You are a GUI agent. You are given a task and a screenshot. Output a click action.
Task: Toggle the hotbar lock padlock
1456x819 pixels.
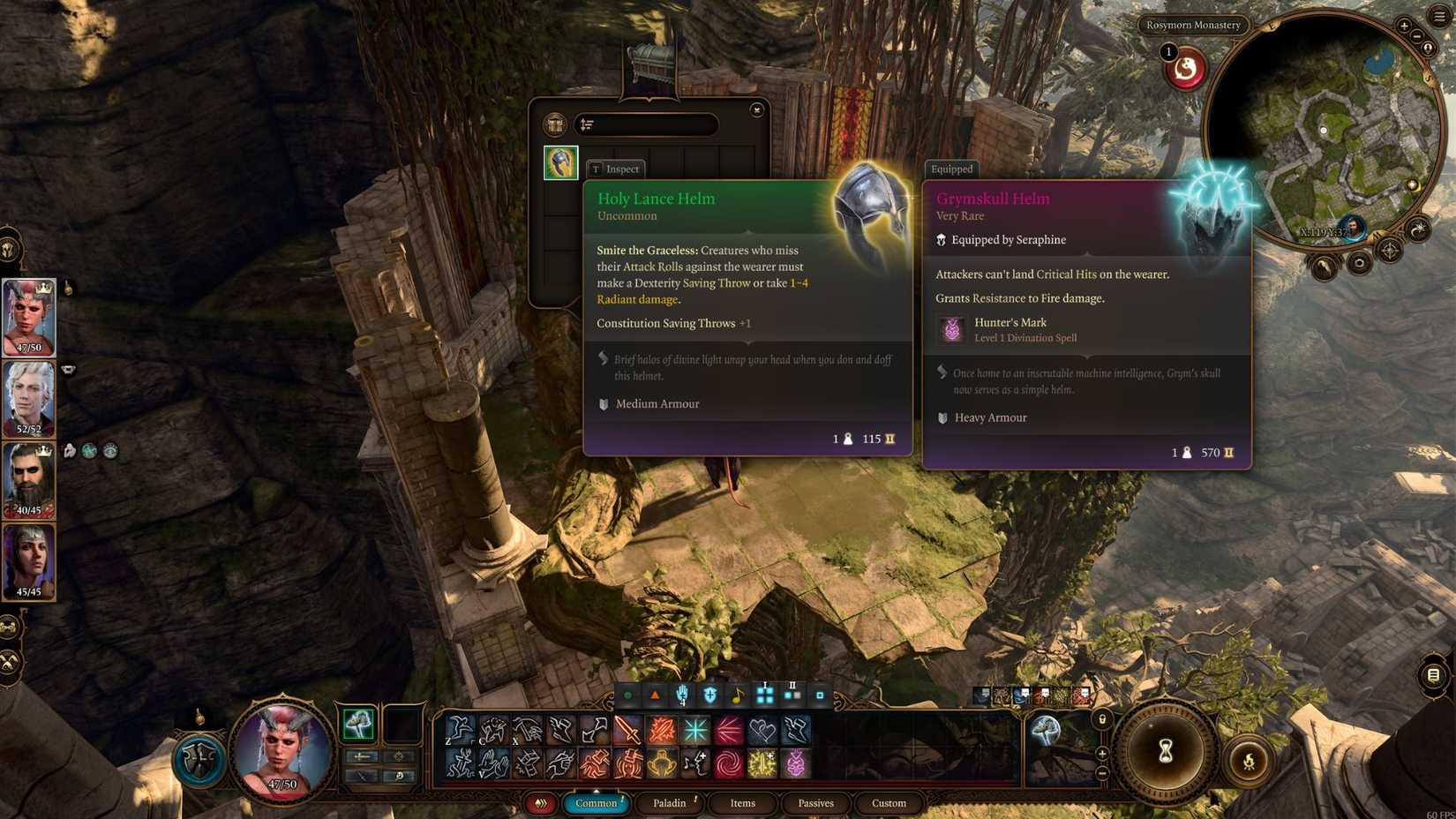[1103, 719]
